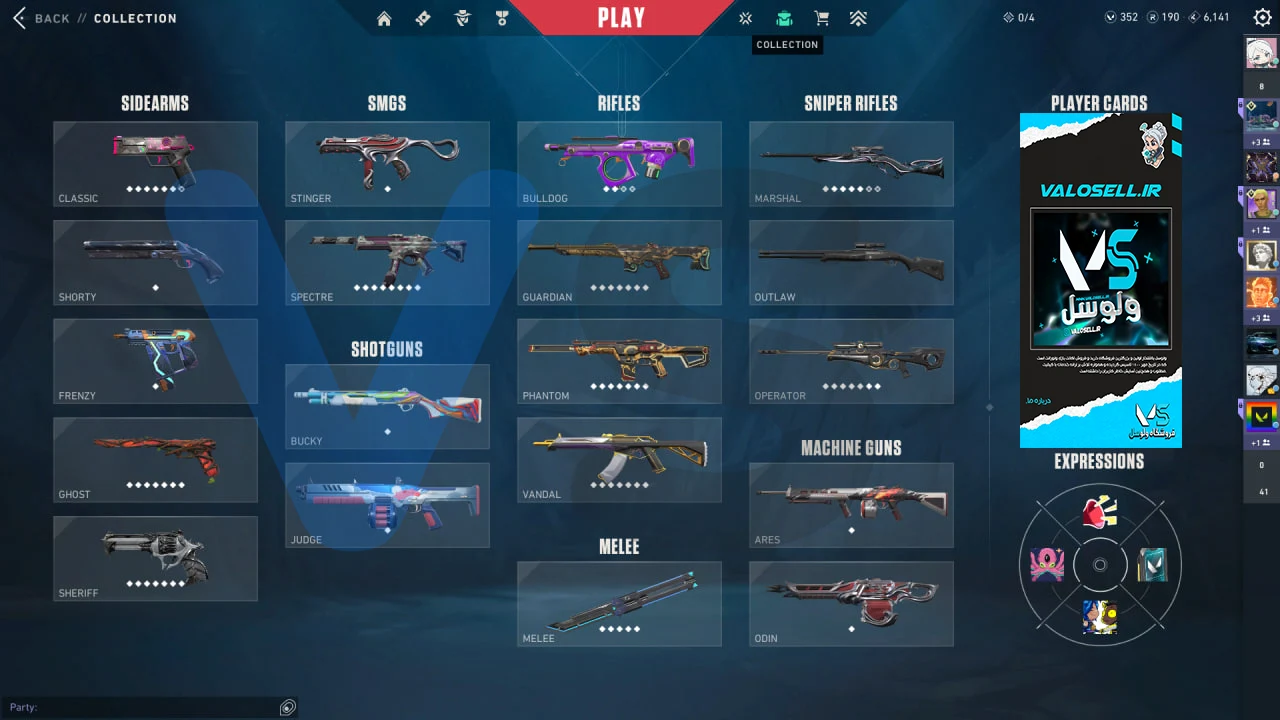This screenshot has height=720, width=1280.
Task: Click the red PLAY button
Action: tap(621, 18)
